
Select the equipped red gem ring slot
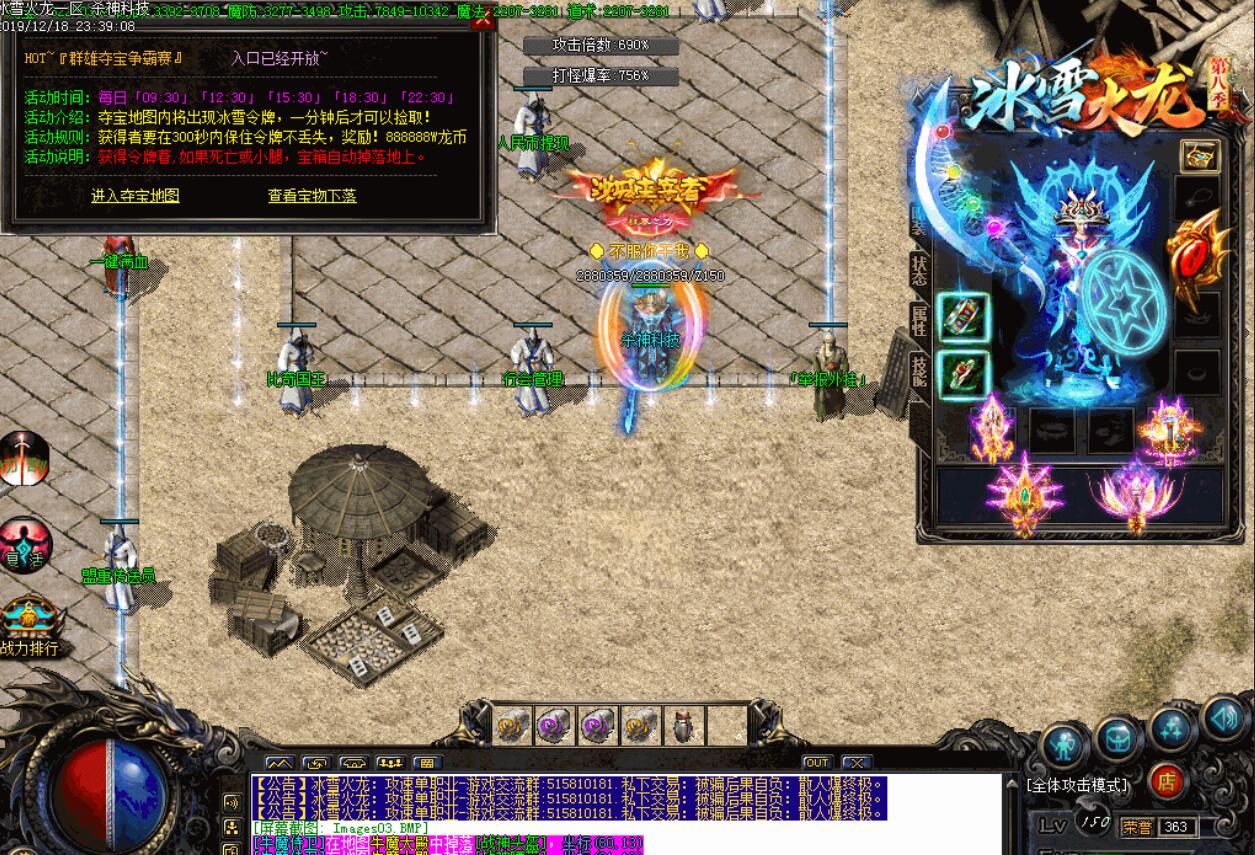click(x=963, y=375)
